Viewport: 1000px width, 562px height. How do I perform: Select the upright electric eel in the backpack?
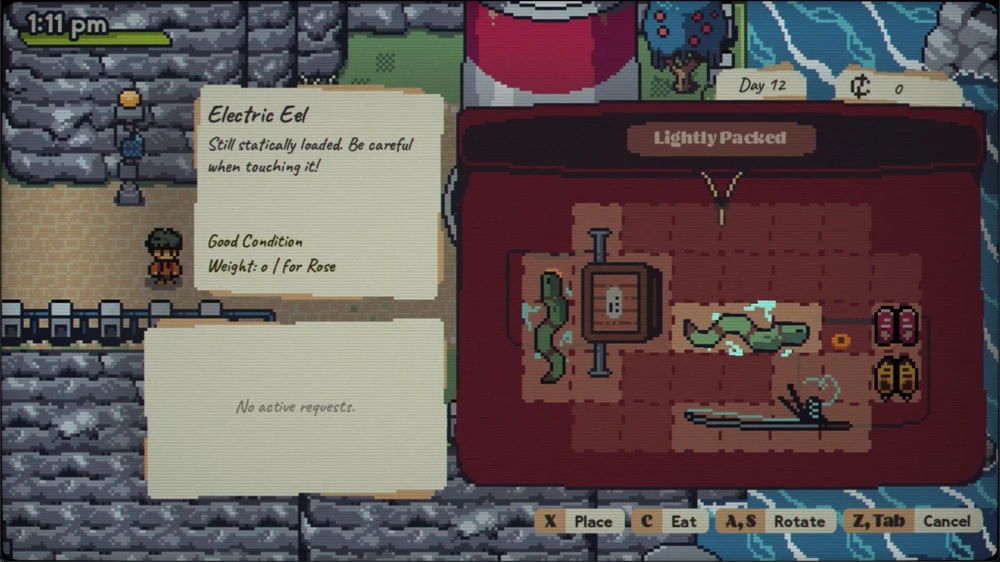coord(551,327)
